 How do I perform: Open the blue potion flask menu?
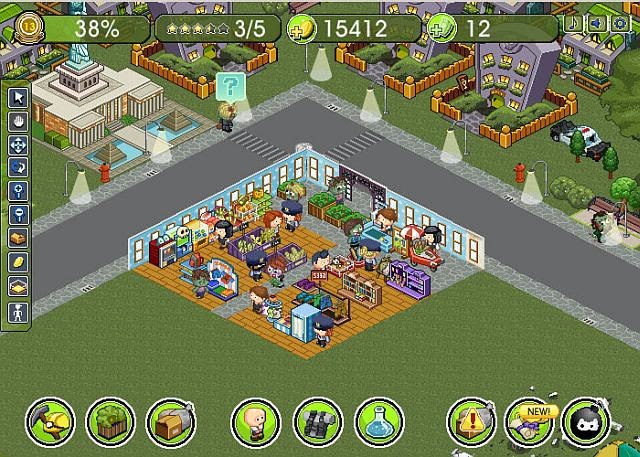[377, 422]
